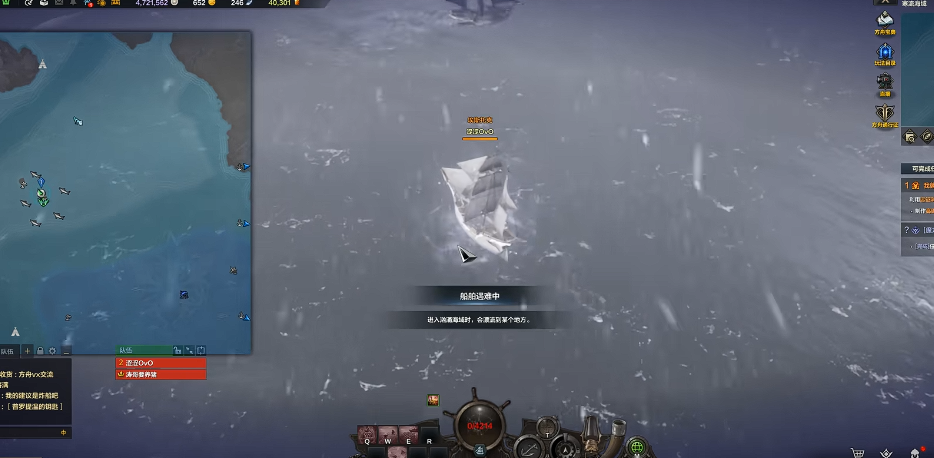Select party leader row with crown
Screen dimensions: 934x458
[161, 374]
